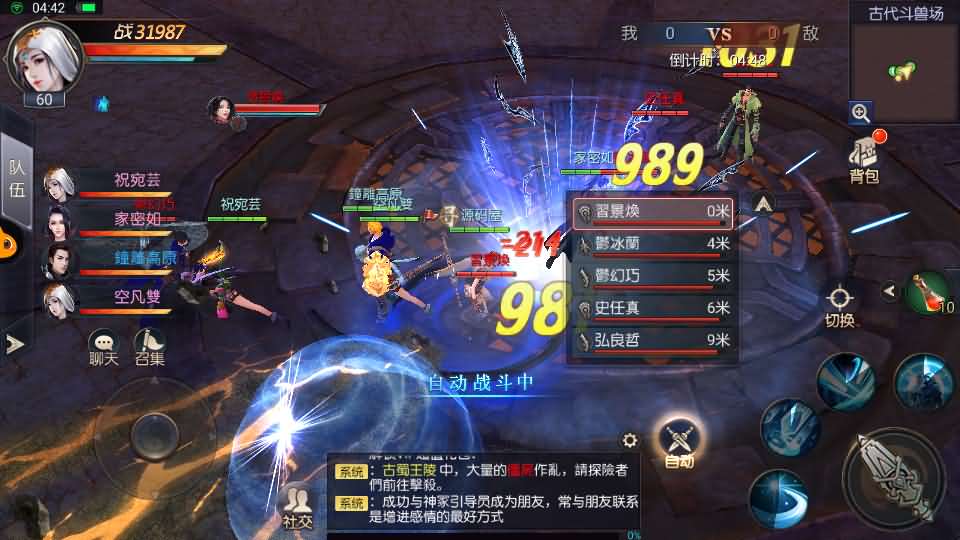Choose 鬱冰蘭 from the target list

654,244
